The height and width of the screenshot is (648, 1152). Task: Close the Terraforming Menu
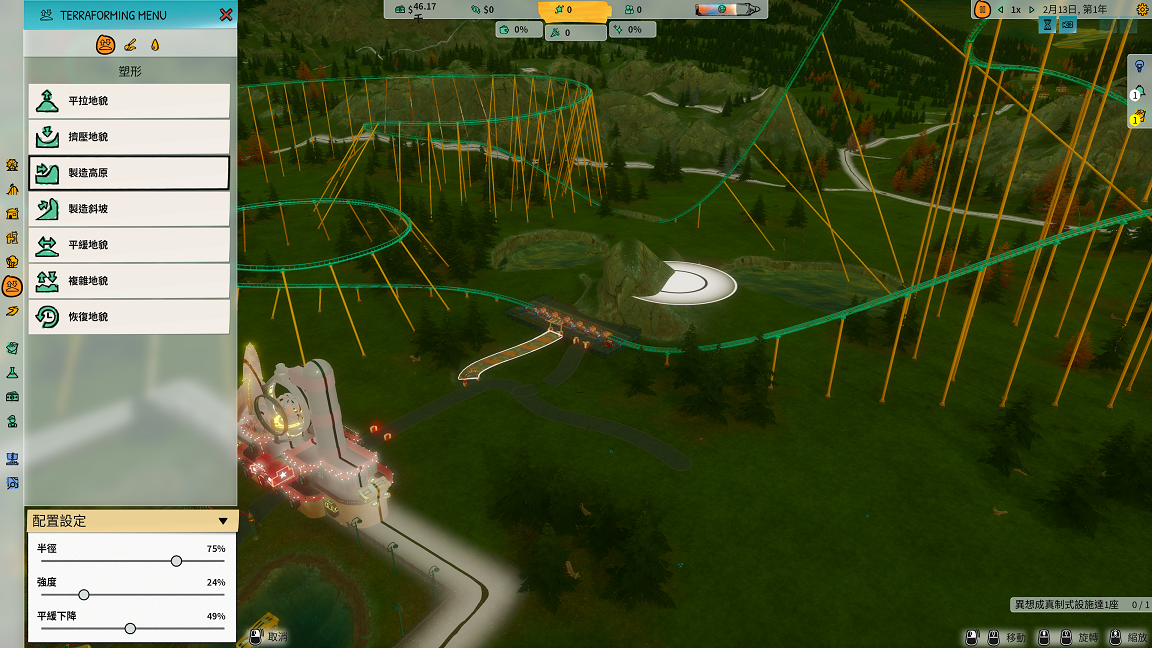pyautogui.click(x=226, y=15)
